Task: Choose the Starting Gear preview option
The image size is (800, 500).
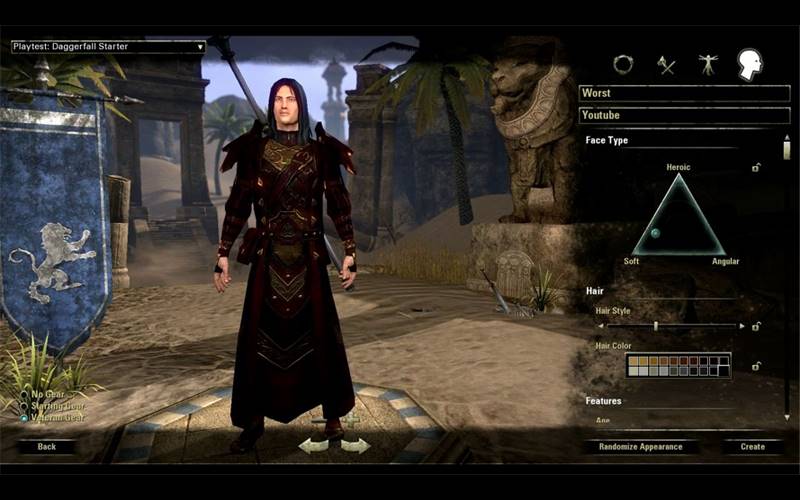Action: (25, 406)
